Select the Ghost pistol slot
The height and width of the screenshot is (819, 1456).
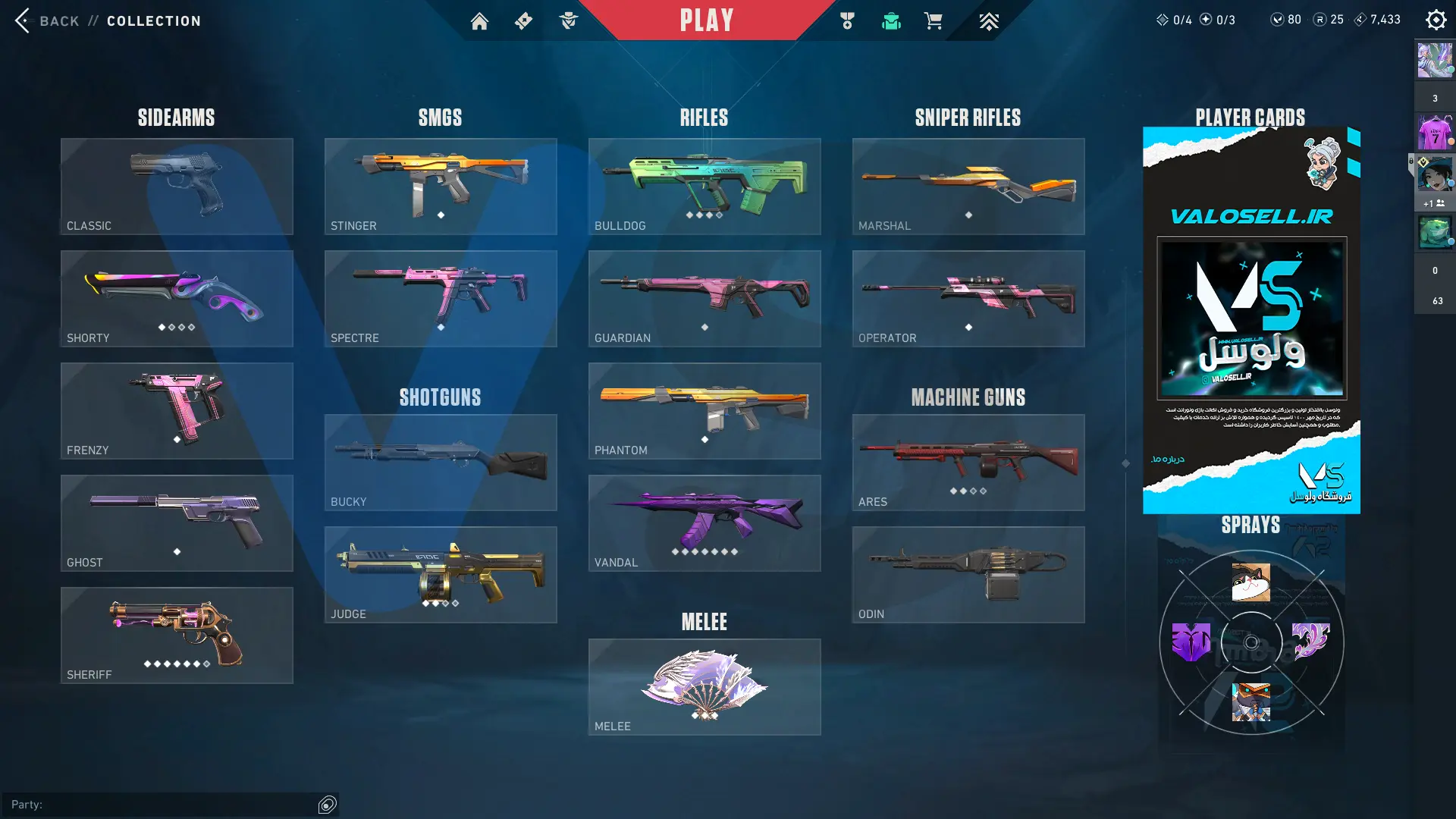pyautogui.click(x=177, y=522)
